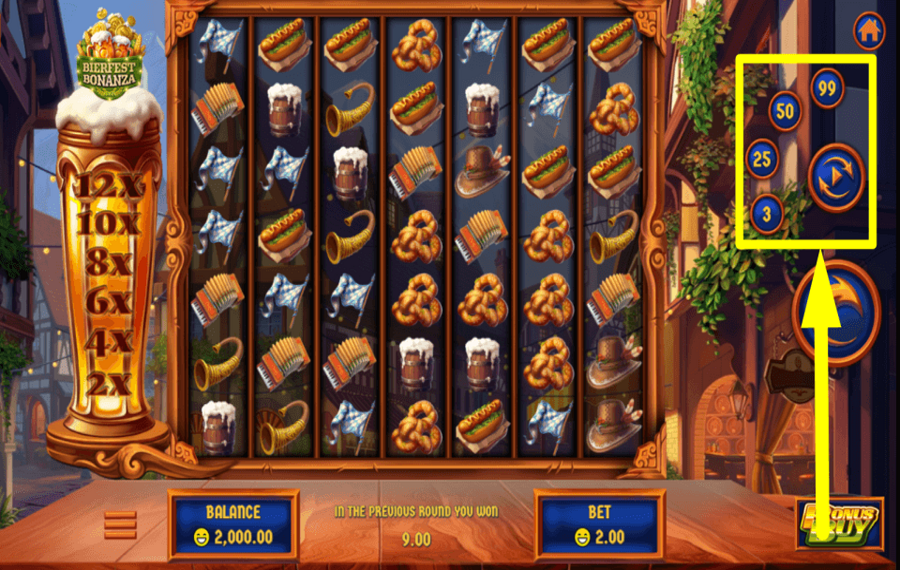The image size is (900, 570).
Task: Change the Bet amount panel
Action: coord(599,524)
